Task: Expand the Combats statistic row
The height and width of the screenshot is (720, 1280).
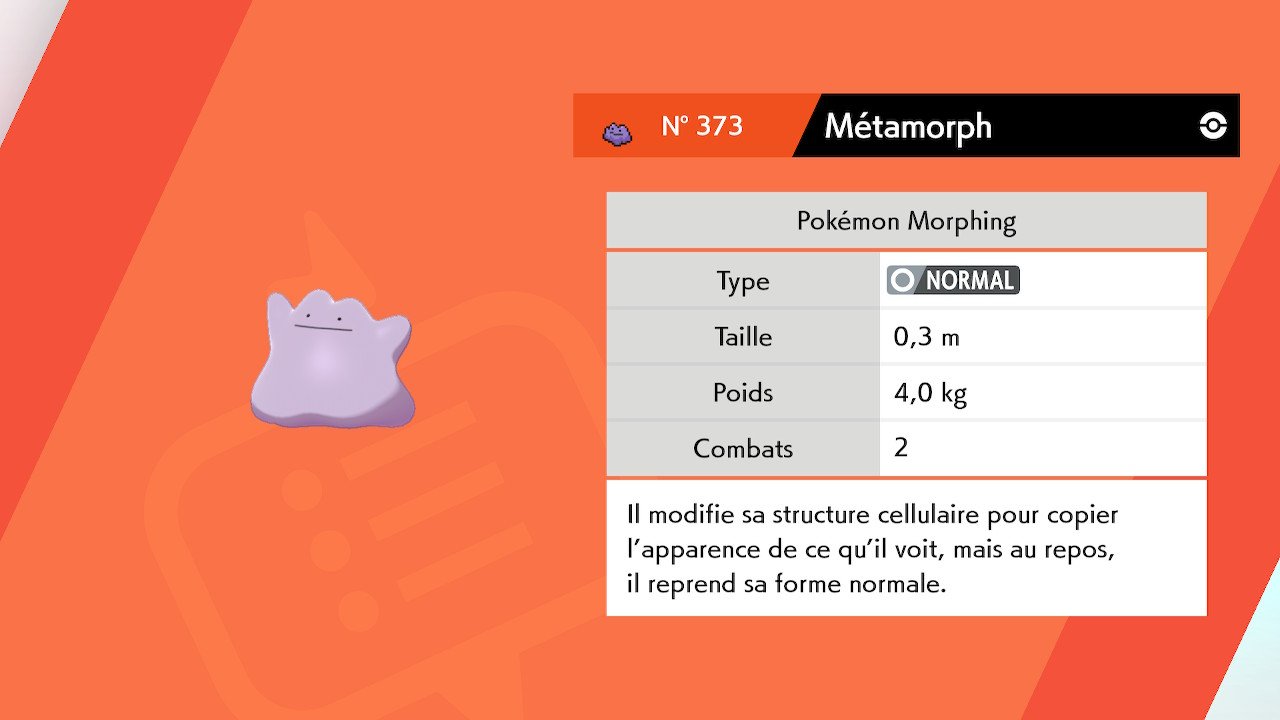Action: pos(742,448)
